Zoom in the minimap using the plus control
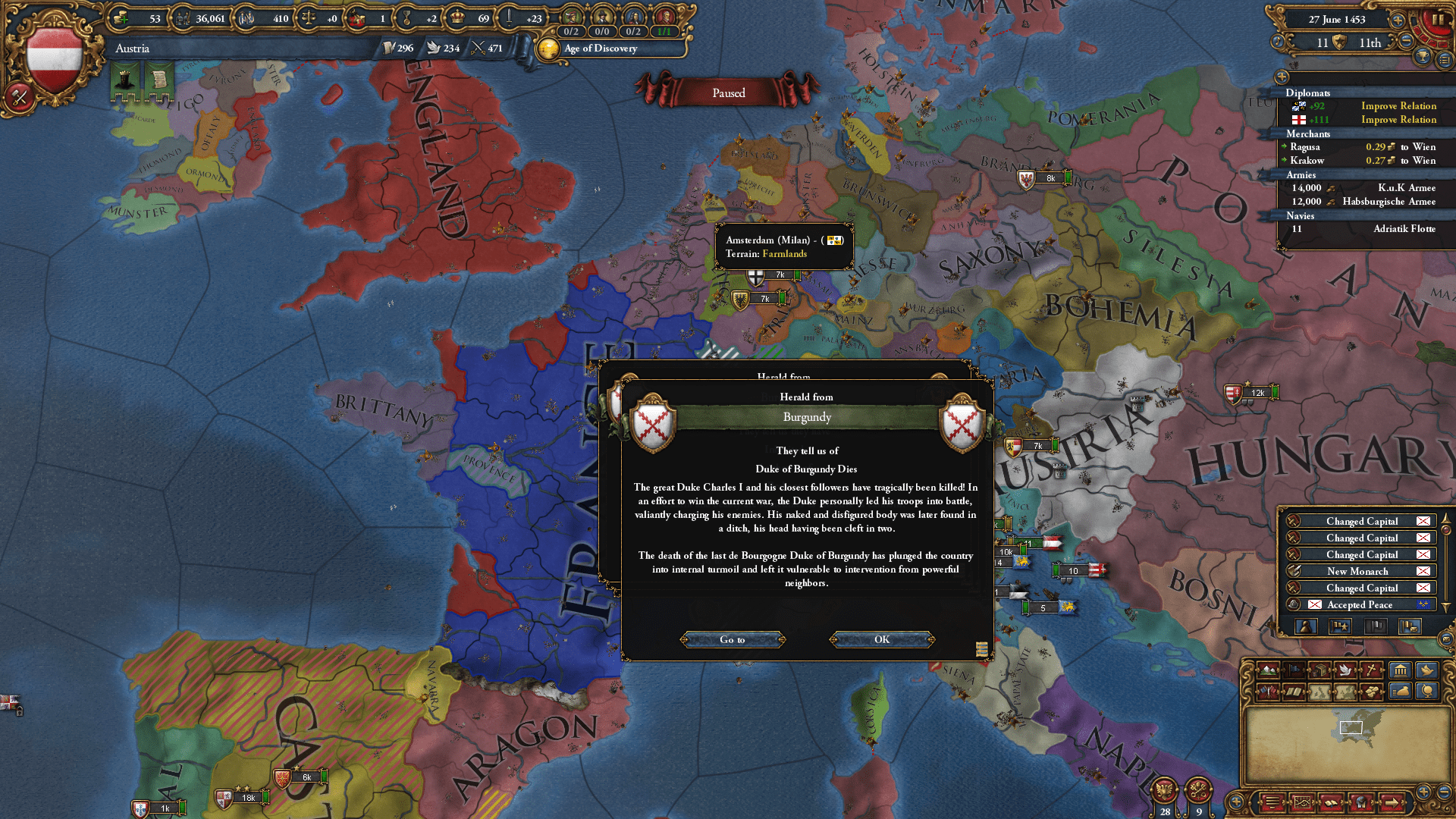This screenshot has width=1456, height=819. click(1423, 792)
